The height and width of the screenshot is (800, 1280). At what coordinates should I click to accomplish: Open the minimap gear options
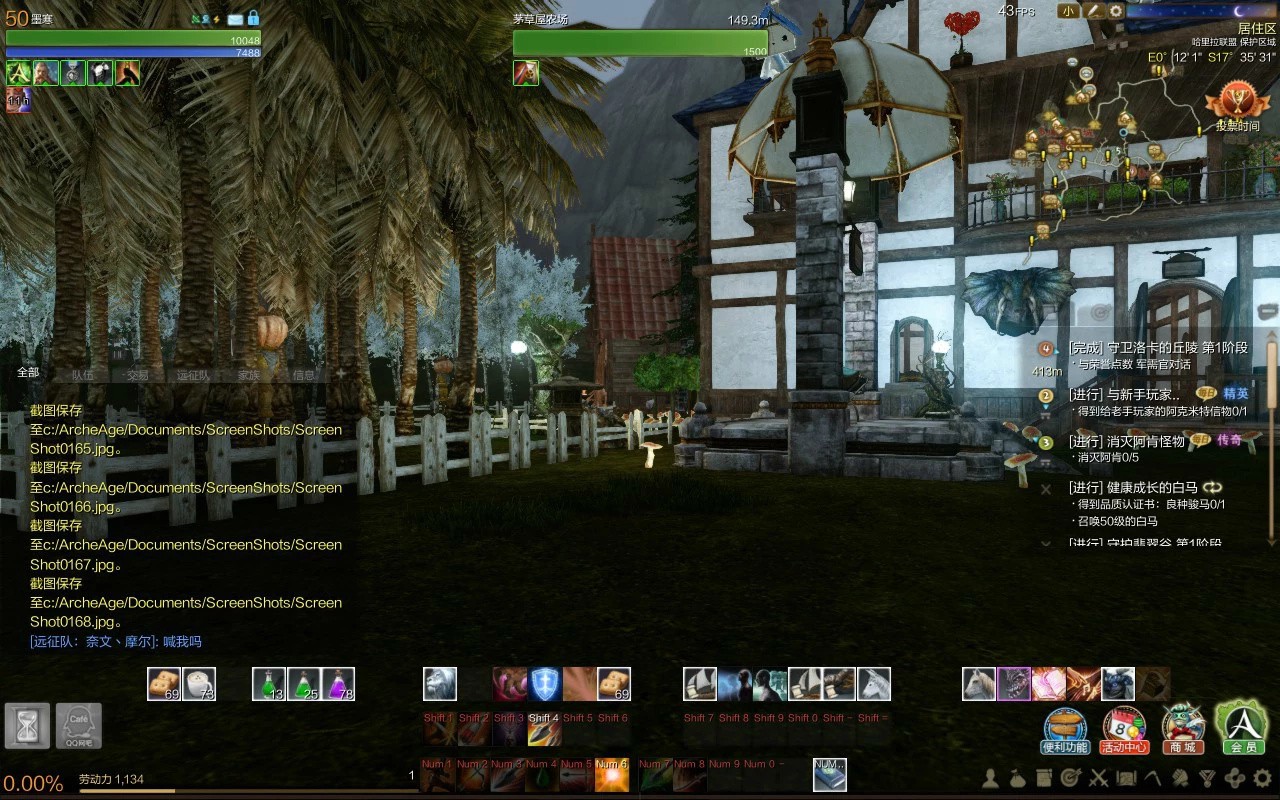pyautogui.click(x=1116, y=11)
